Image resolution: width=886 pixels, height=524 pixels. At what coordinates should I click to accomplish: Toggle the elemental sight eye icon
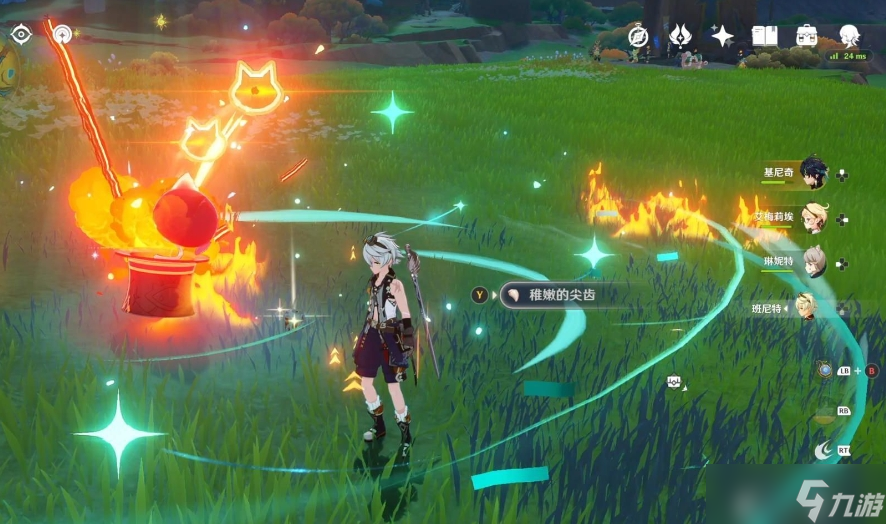21,34
